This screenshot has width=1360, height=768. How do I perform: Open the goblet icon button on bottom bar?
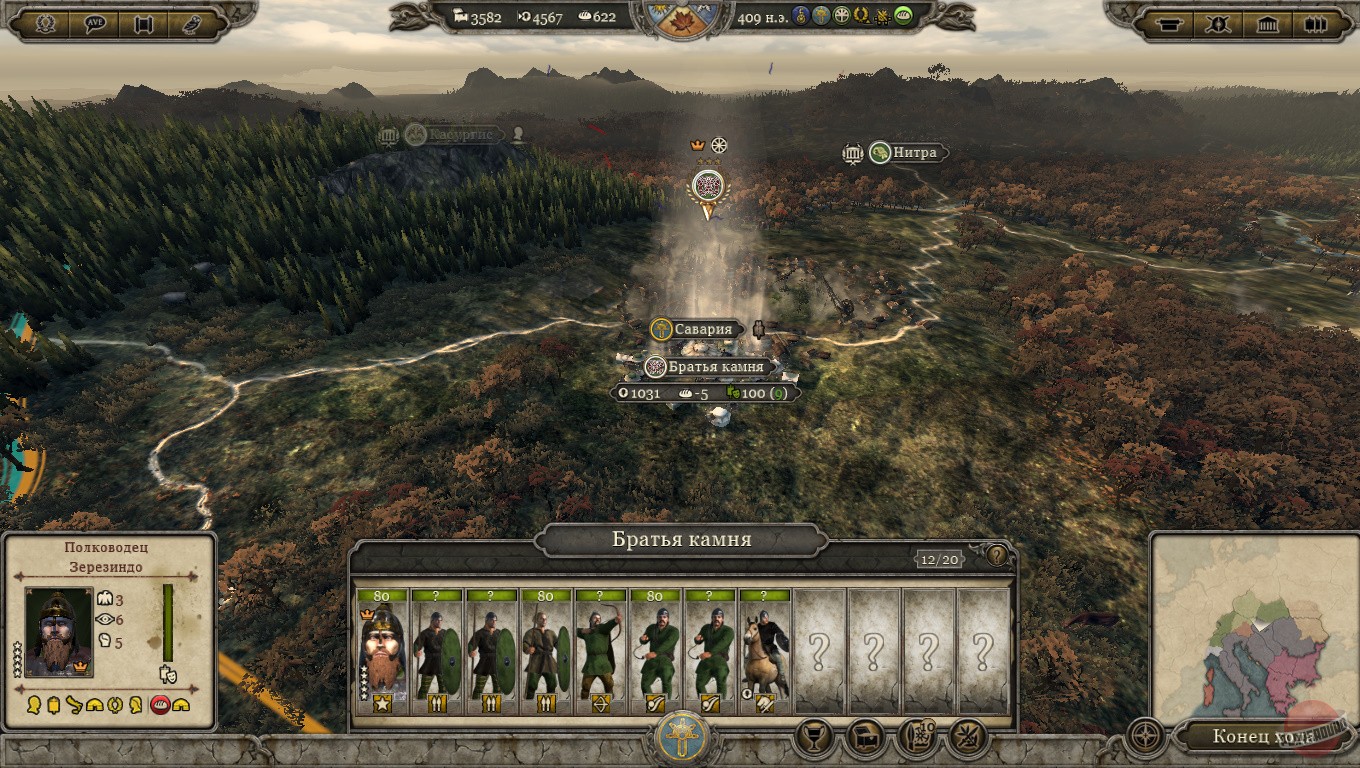coord(814,738)
